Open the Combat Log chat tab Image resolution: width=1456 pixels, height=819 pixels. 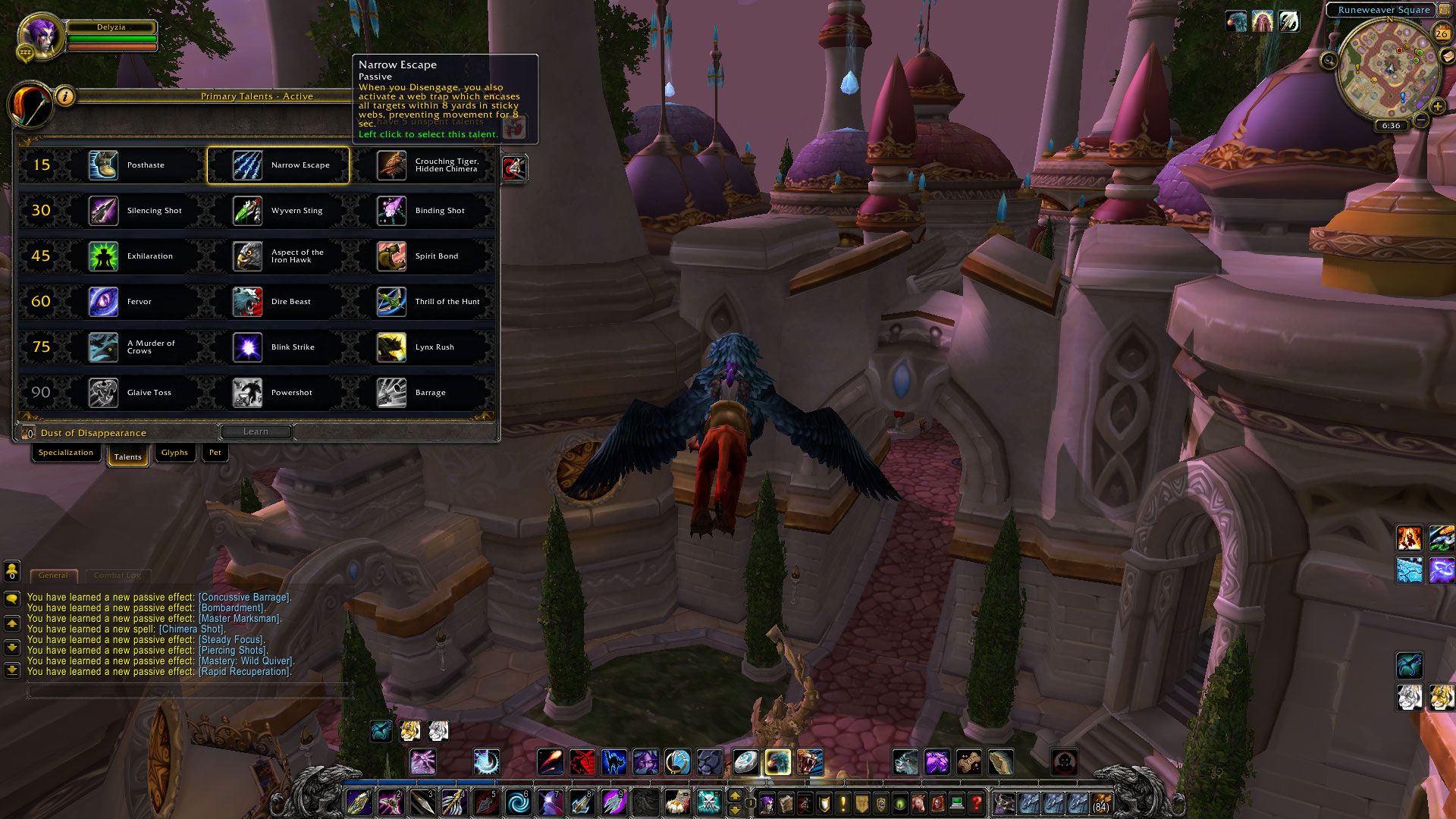(118, 576)
